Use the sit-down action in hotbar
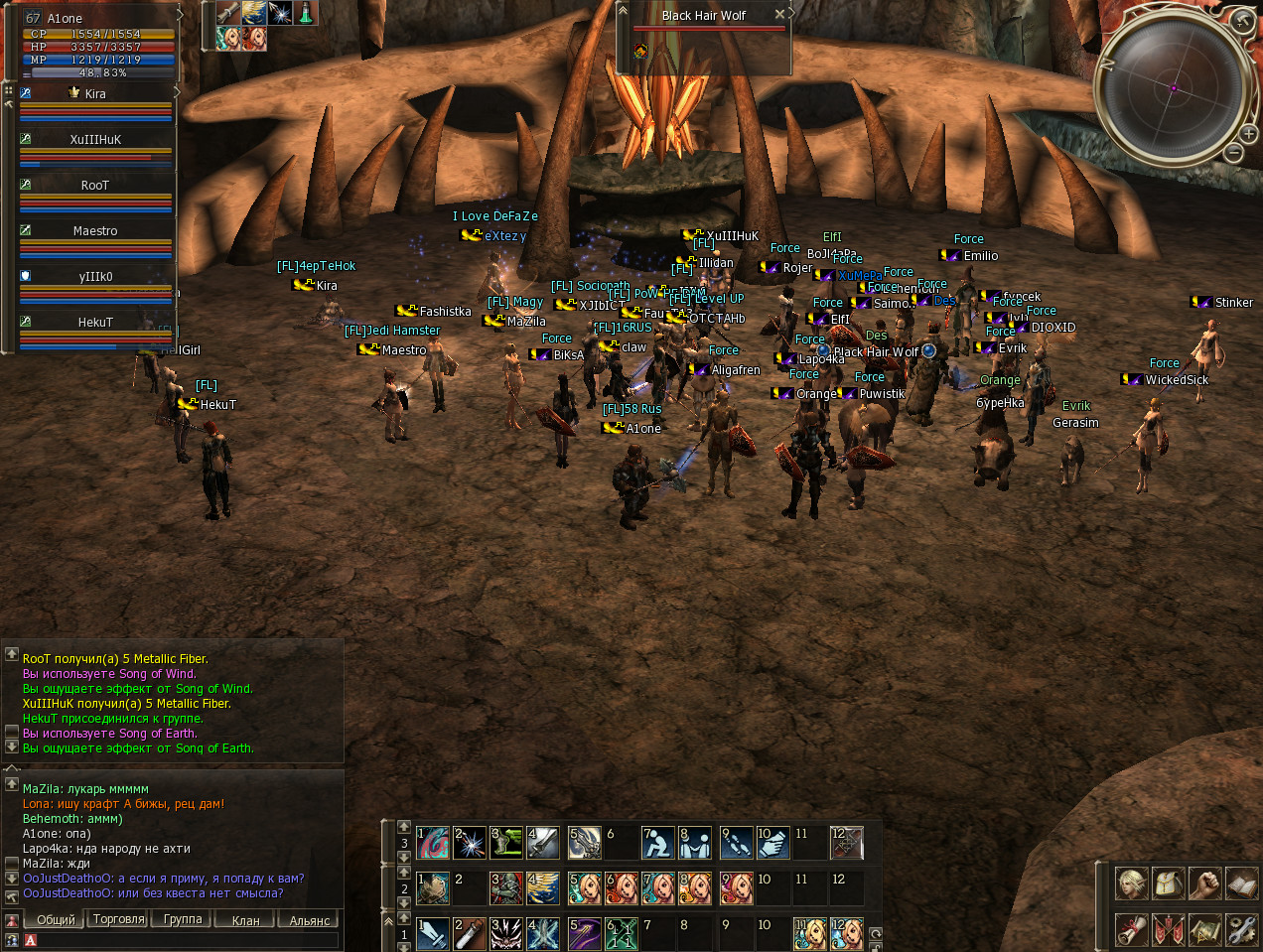The height and width of the screenshot is (952, 1263). (x=658, y=843)
